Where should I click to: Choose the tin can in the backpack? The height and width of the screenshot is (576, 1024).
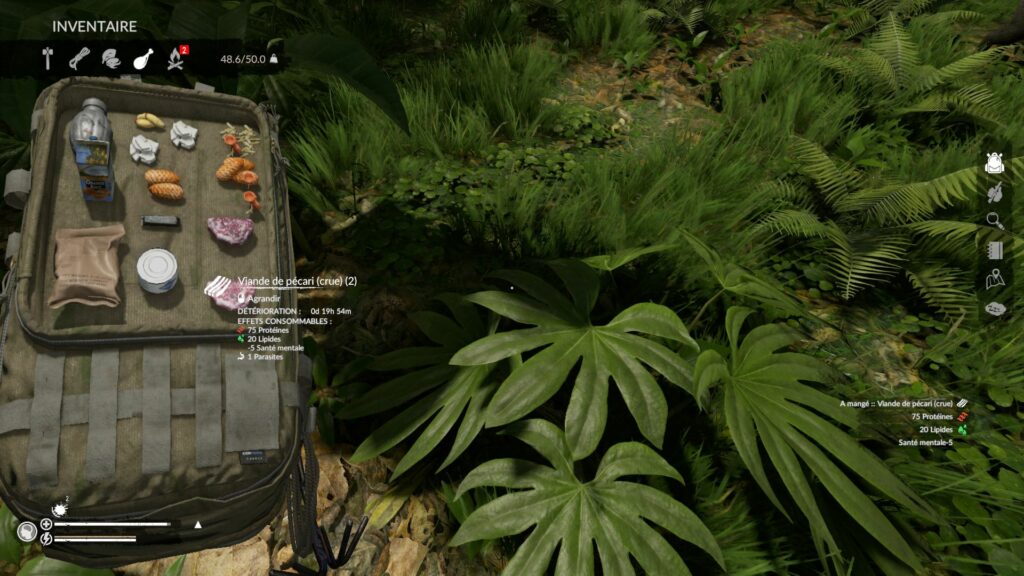point(157,270)
